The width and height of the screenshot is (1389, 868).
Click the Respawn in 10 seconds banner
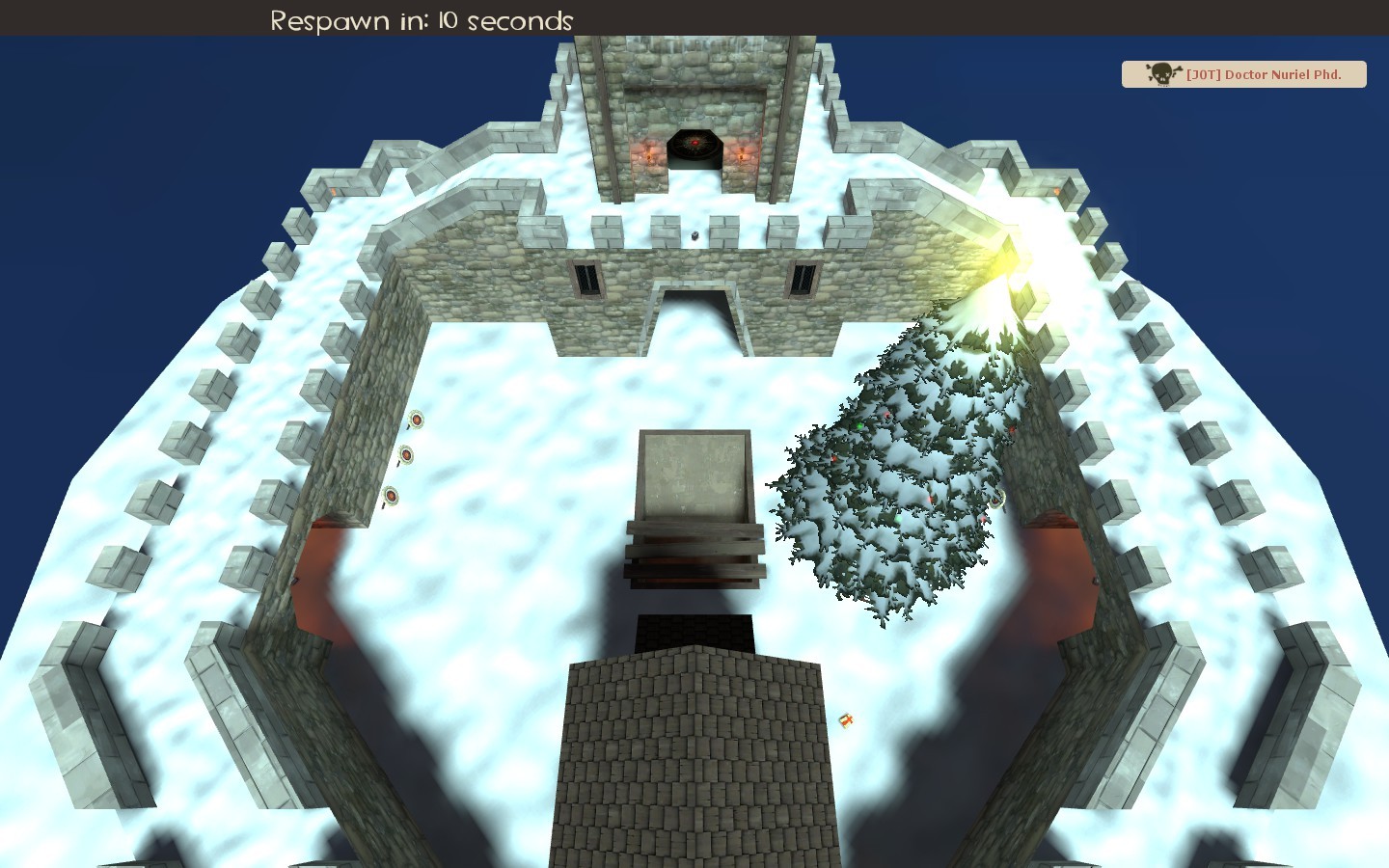422,19
